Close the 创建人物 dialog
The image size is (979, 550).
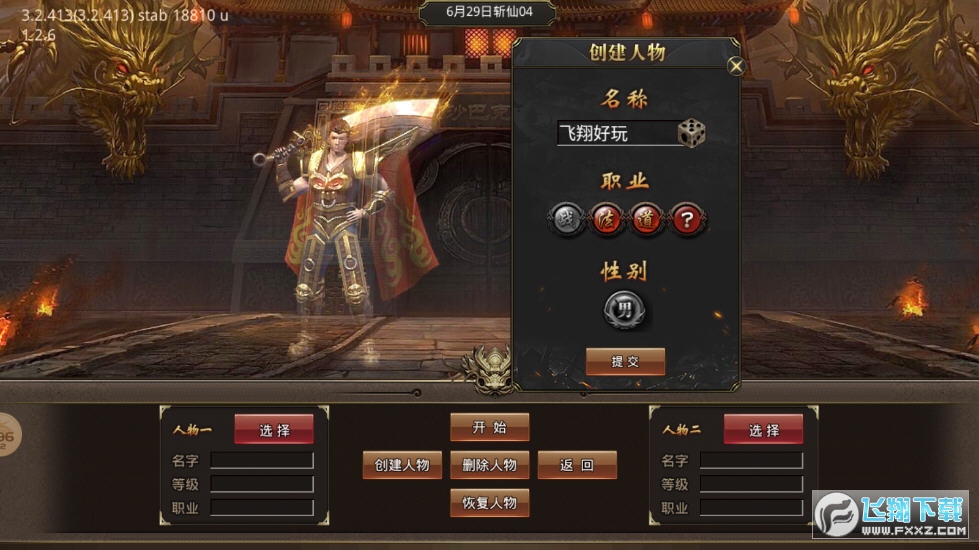(736, 67)
